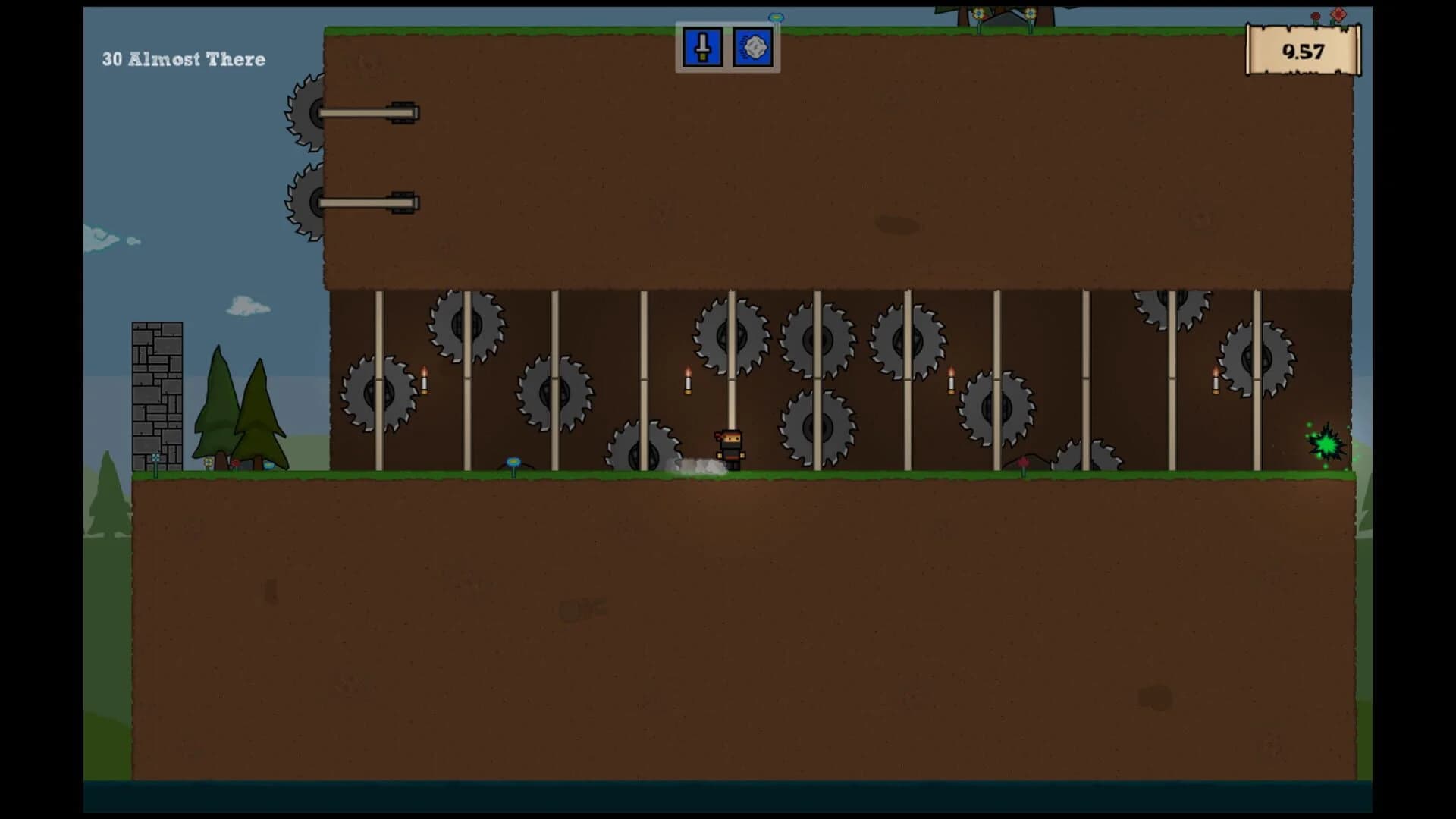The image size is (1456, 819).
Task: Click the timer scroll showing 9.57
Action: point(1302,52)
